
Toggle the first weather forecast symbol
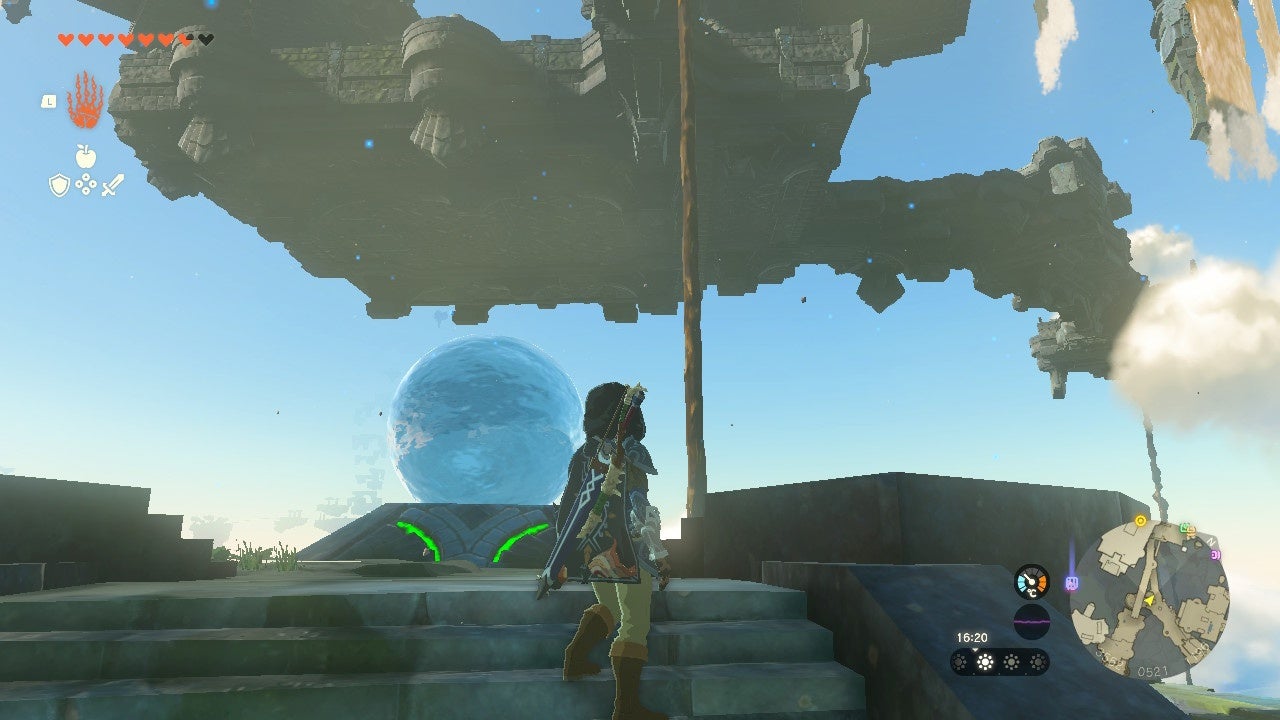coord(959,662)
